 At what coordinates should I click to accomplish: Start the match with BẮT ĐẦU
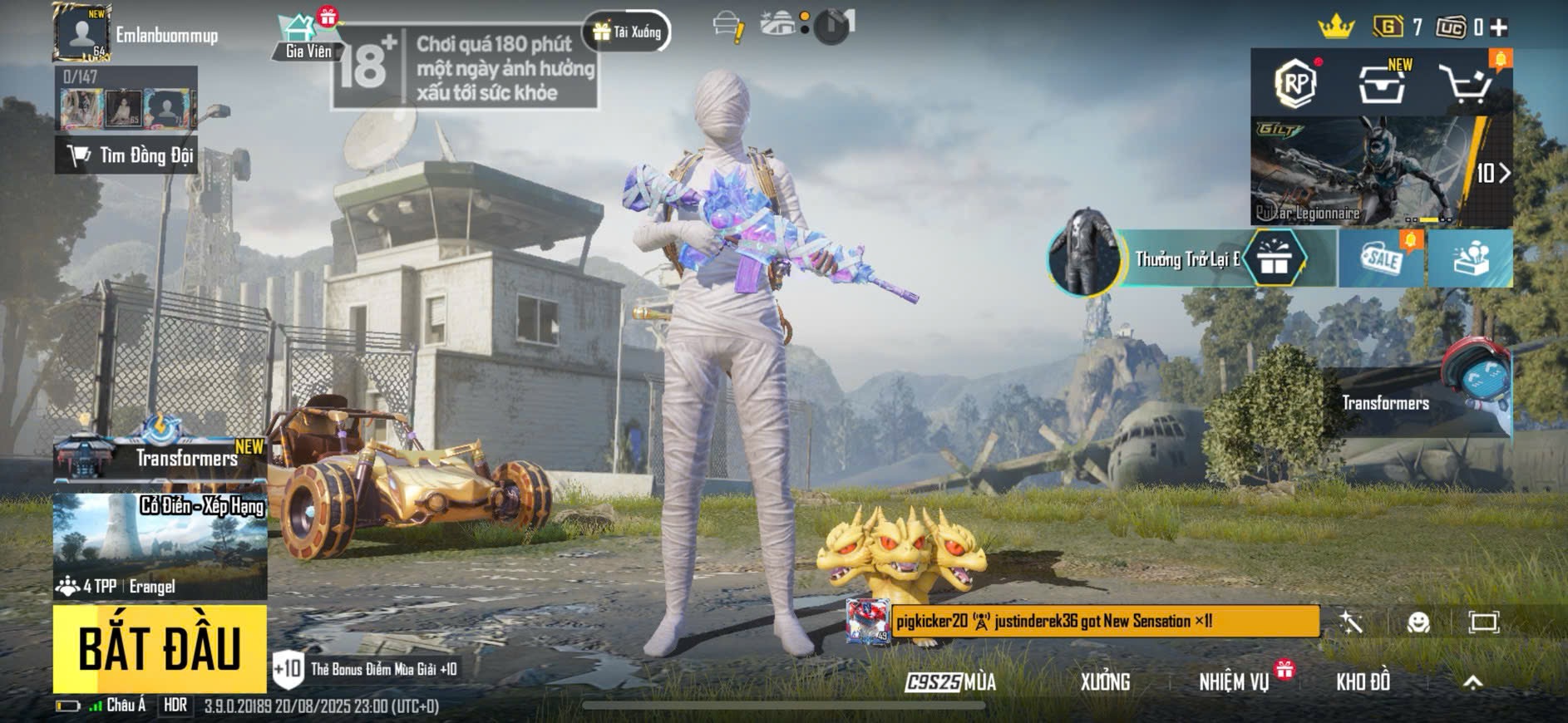pos(160,648)
